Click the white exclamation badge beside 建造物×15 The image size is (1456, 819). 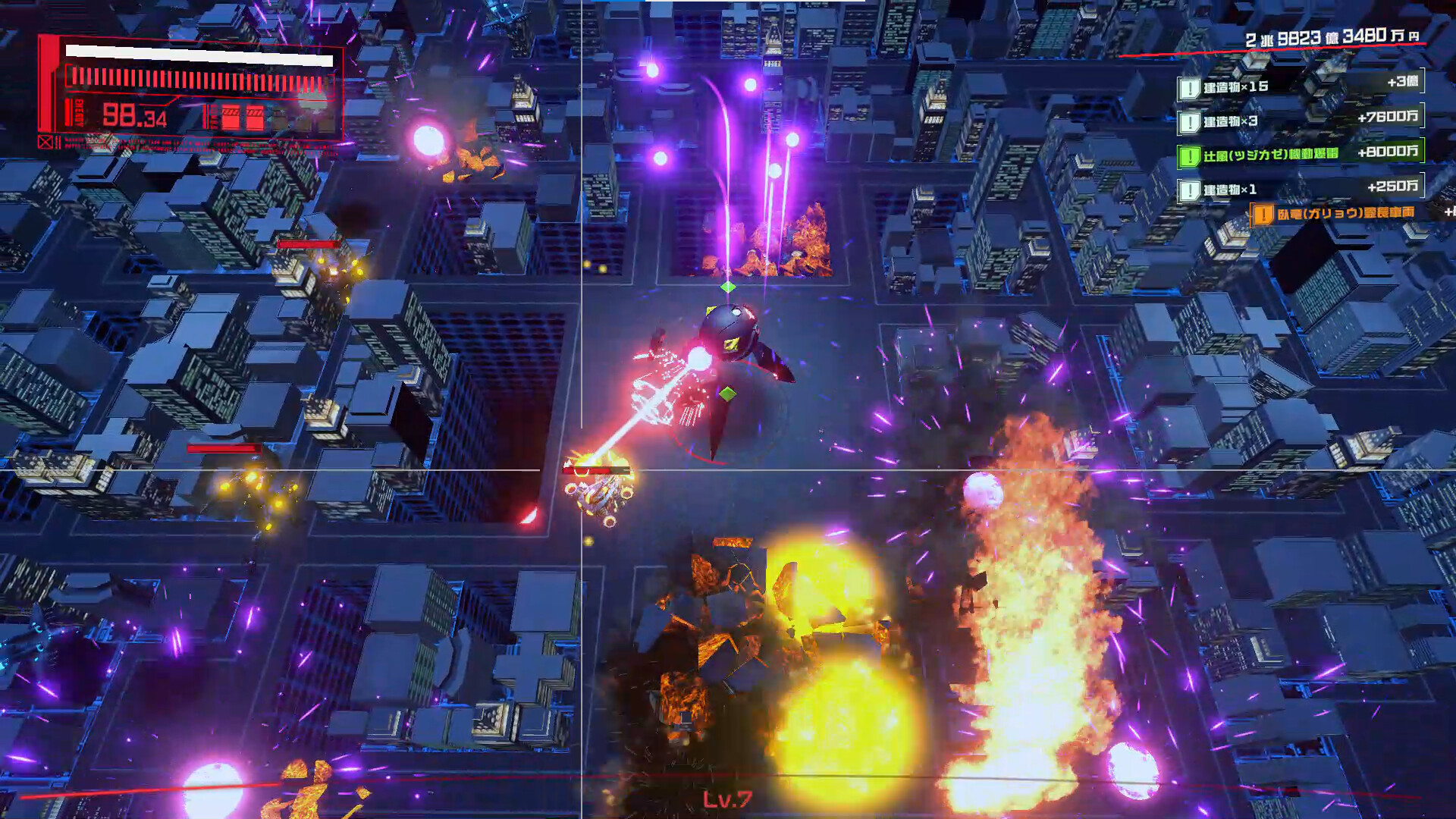point(1191,88)
